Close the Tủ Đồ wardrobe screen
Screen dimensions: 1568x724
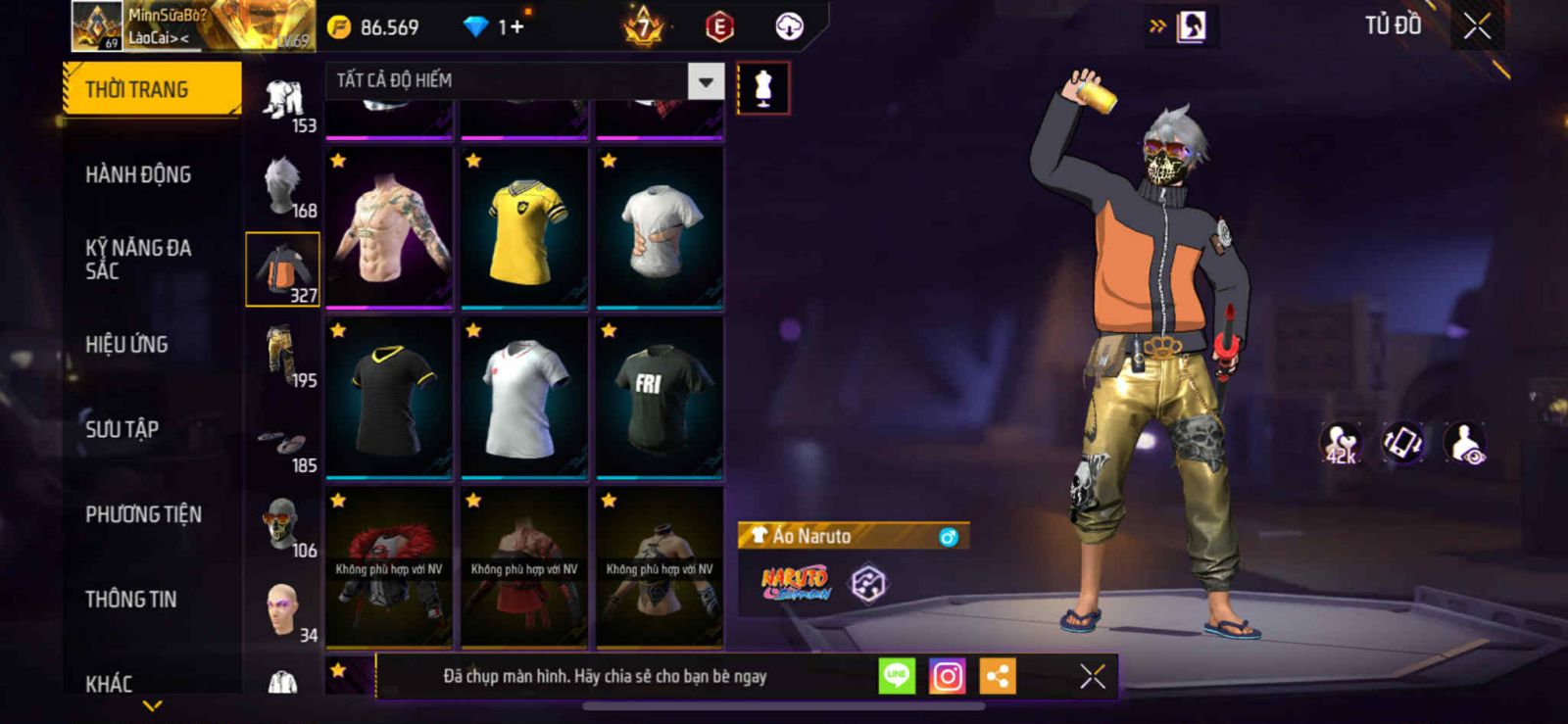[x=1477, y=26]
